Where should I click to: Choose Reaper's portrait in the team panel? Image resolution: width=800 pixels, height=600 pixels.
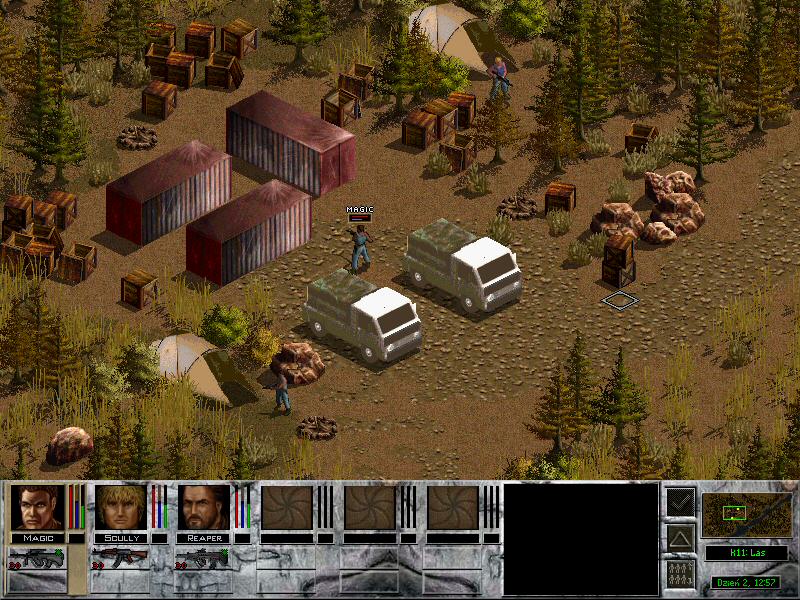click(x=204, y=508)
